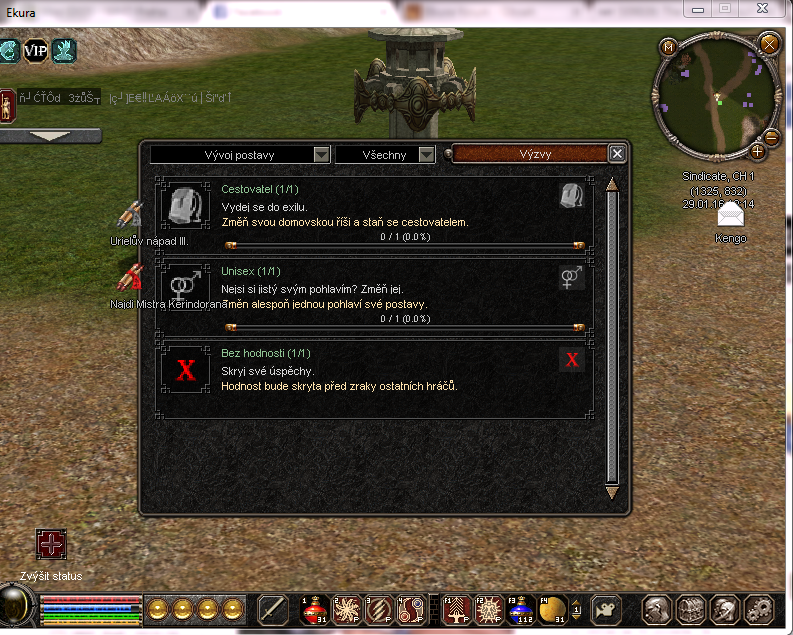793x635 pixels.
Task: Zoom in the minimap with the plus button
Action: pyautogui.click(x=757, y=152)
